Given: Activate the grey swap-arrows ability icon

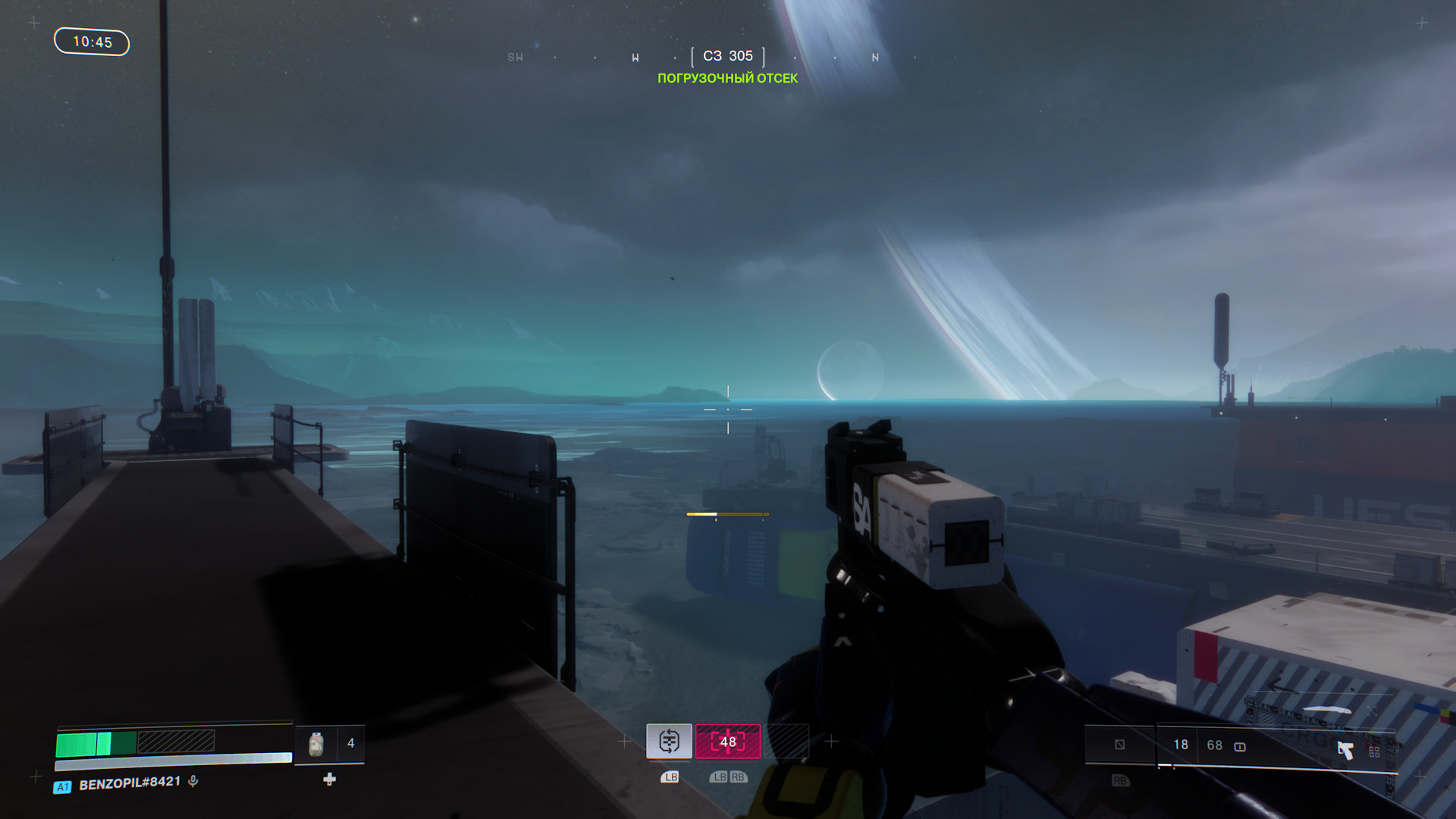Looking at the screenshot, I should [669, 741].
